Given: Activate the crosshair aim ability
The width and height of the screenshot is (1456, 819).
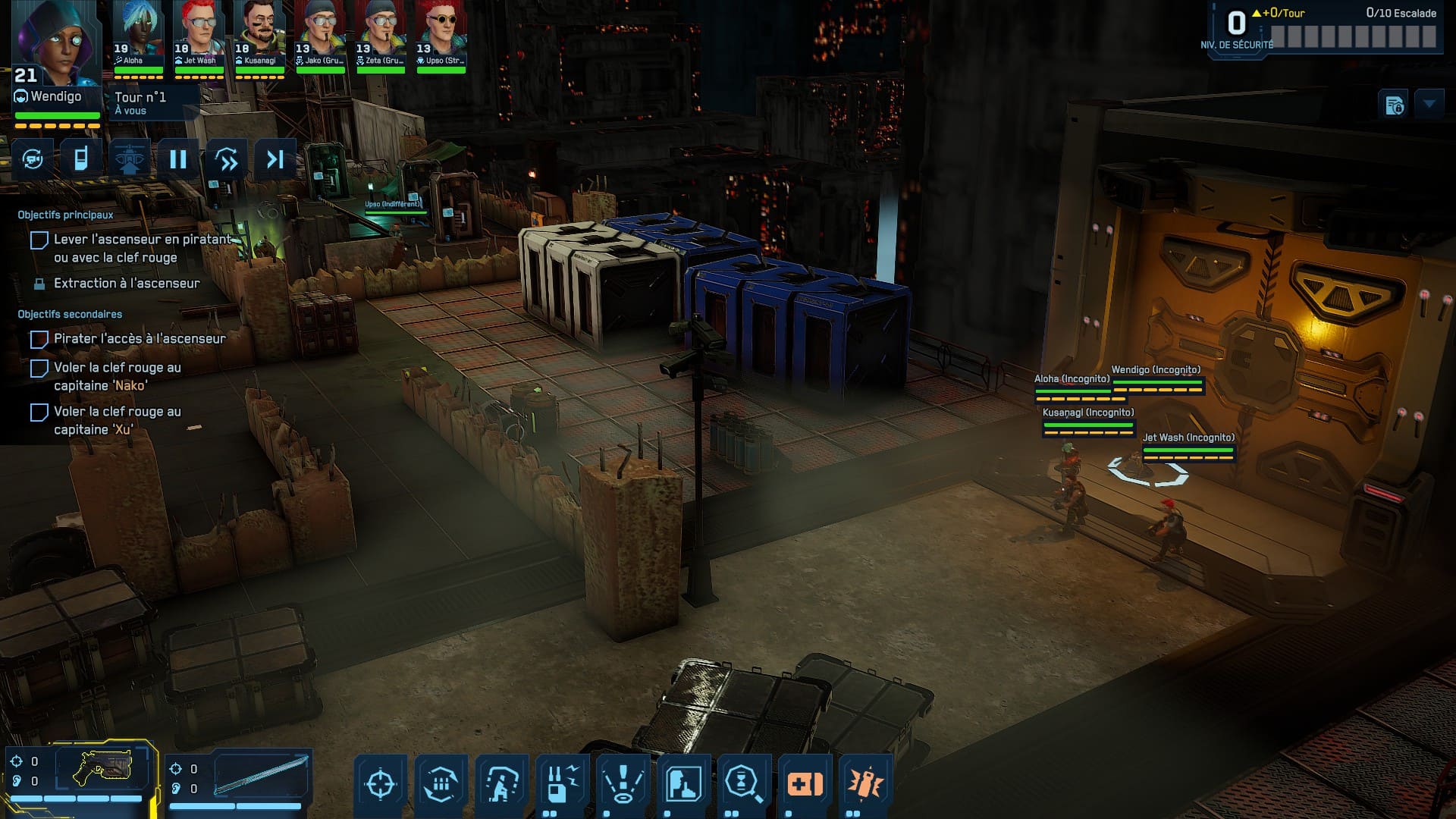Looking at the screenshot, I should click(x=380, y=784).
